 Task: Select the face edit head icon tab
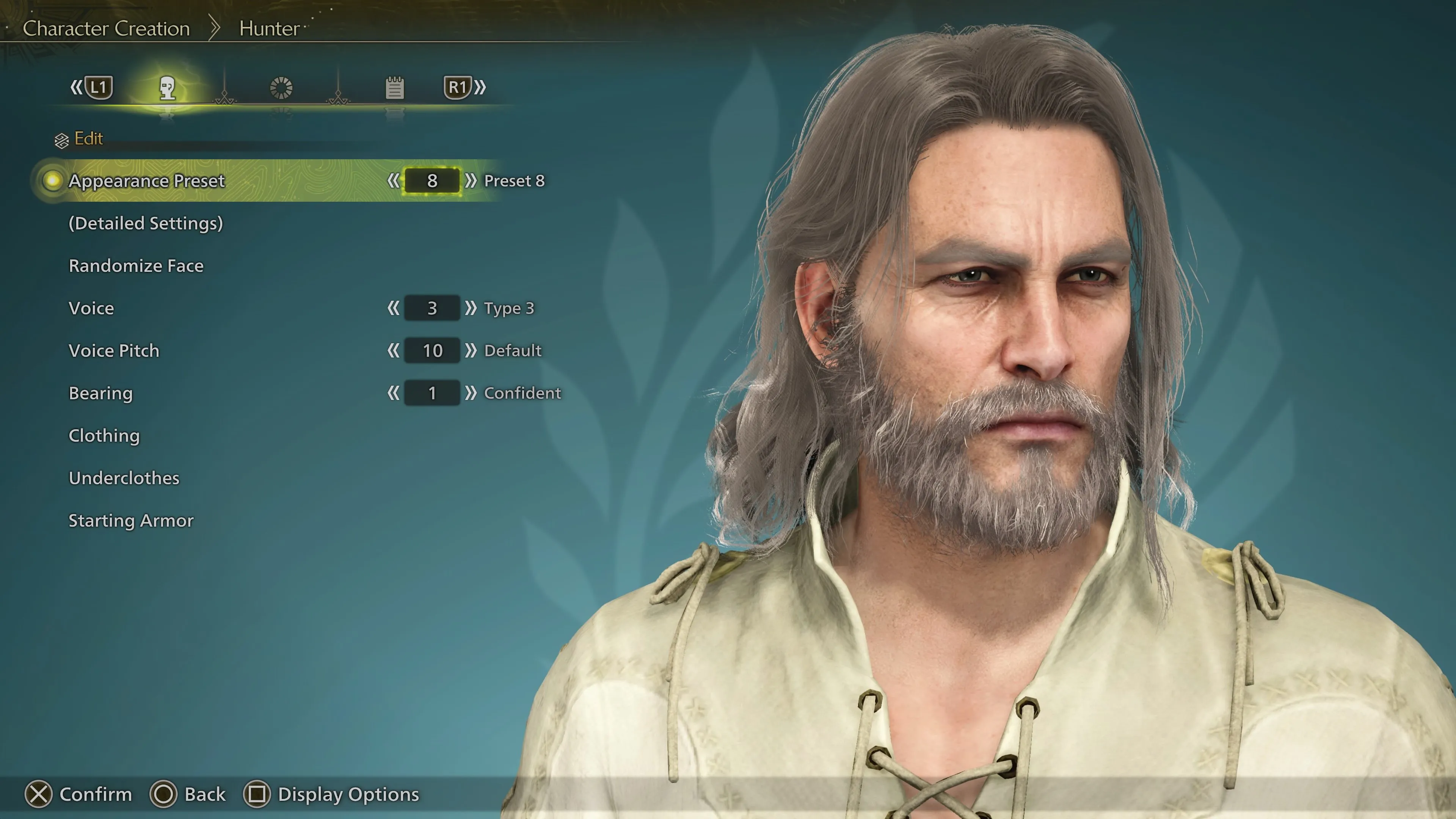(168, 88)
